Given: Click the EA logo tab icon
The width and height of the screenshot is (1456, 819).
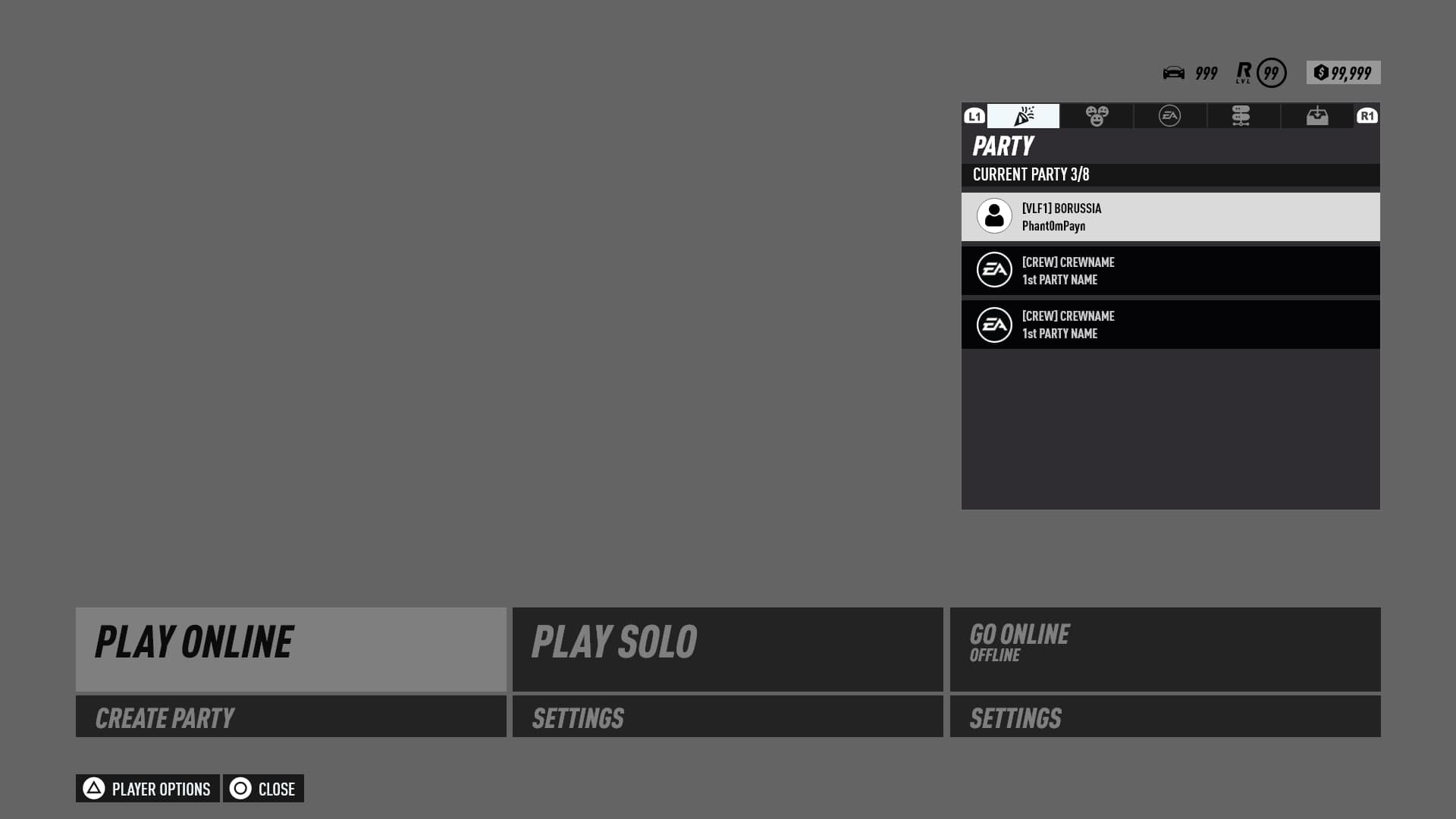Looking at the screenshot, I should point(1170,116).
